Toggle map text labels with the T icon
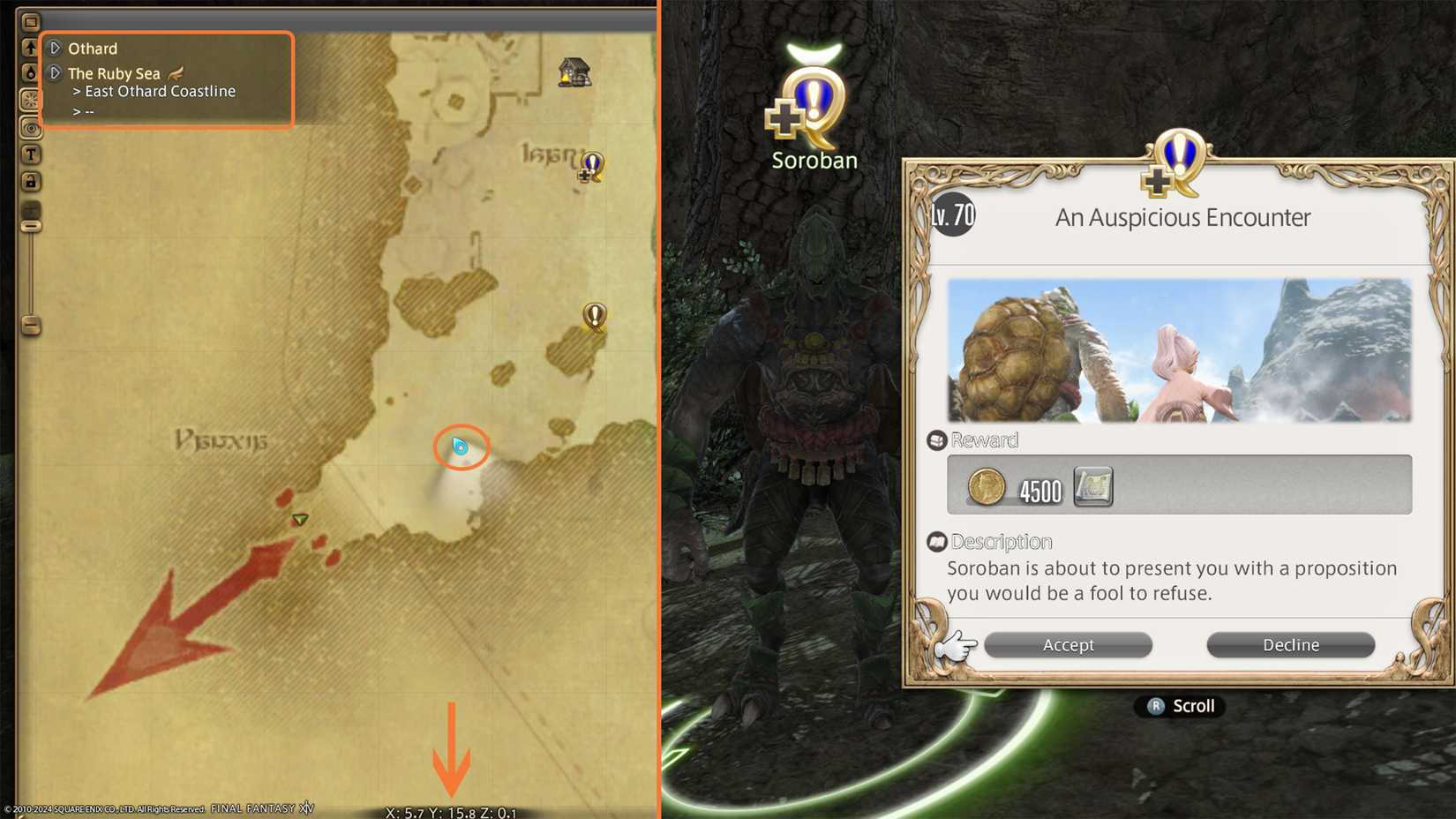The image size is (1456, 819). tap(32, 154)
